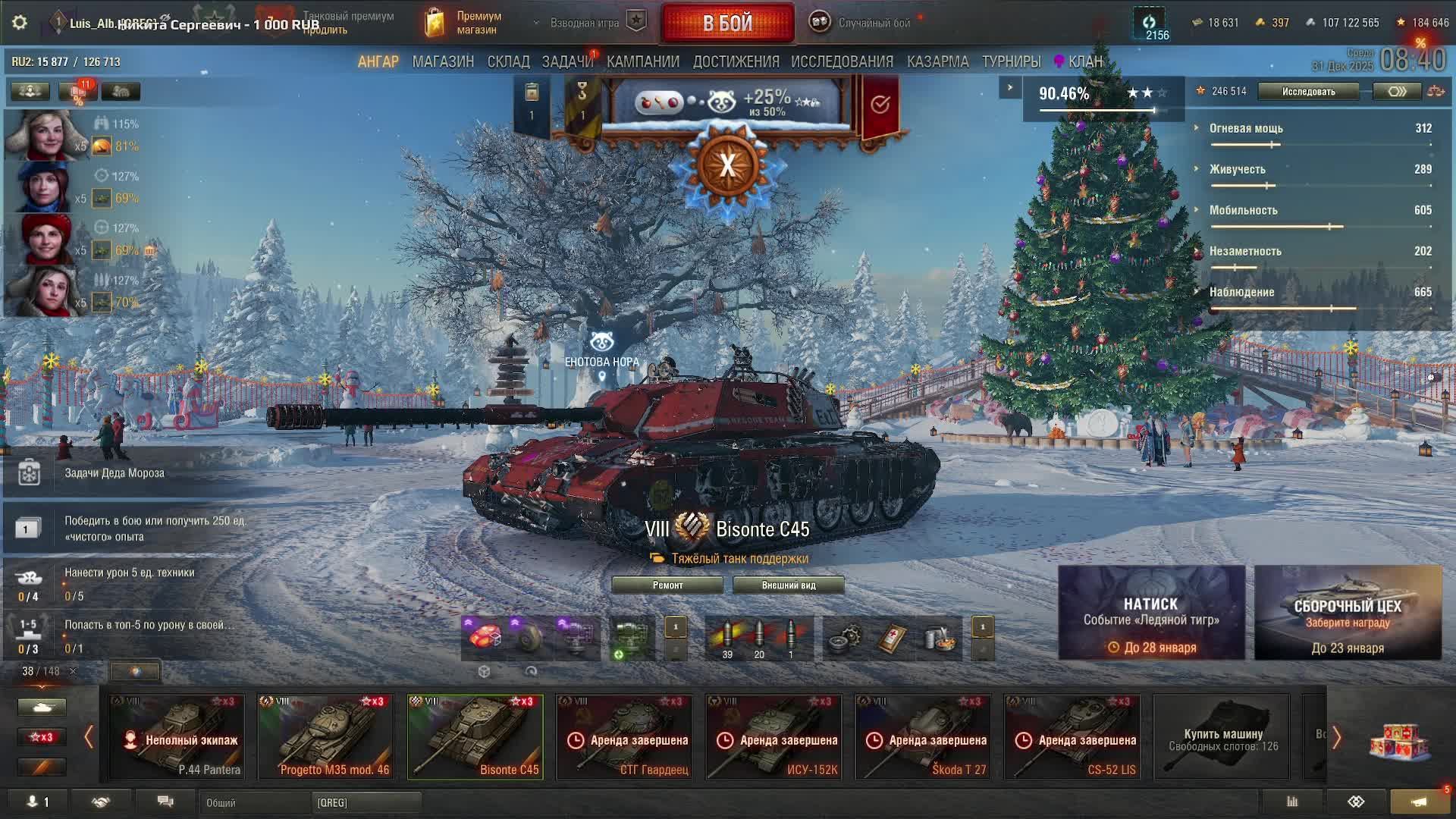Image resolution: width=1456 pixels, height=819 pixels.
Task: Open the ИССЛЕДОВАНИЯ research tab
Action: coord(842,61)
